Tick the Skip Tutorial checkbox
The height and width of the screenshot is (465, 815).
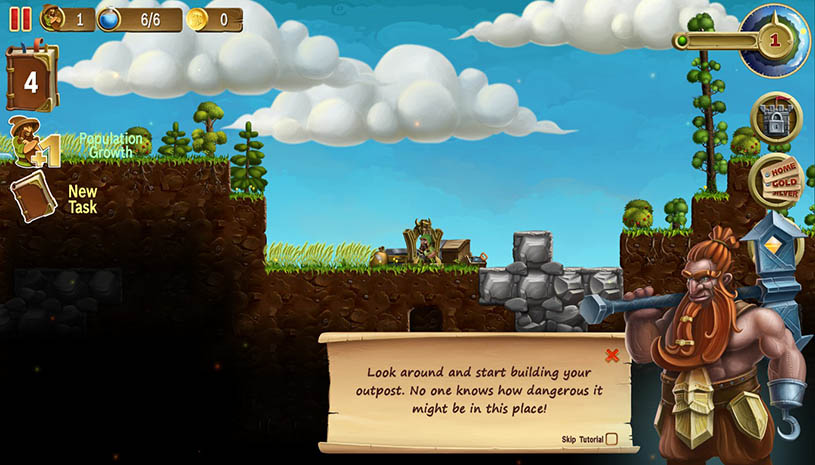[611, 439]
